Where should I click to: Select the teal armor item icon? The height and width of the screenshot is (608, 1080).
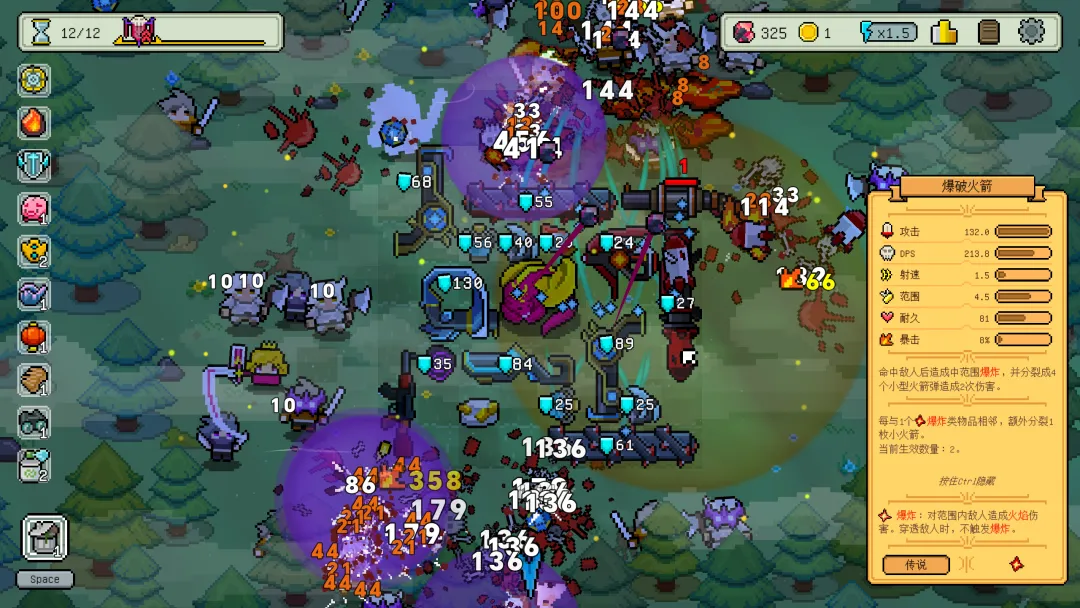(34, 166)
